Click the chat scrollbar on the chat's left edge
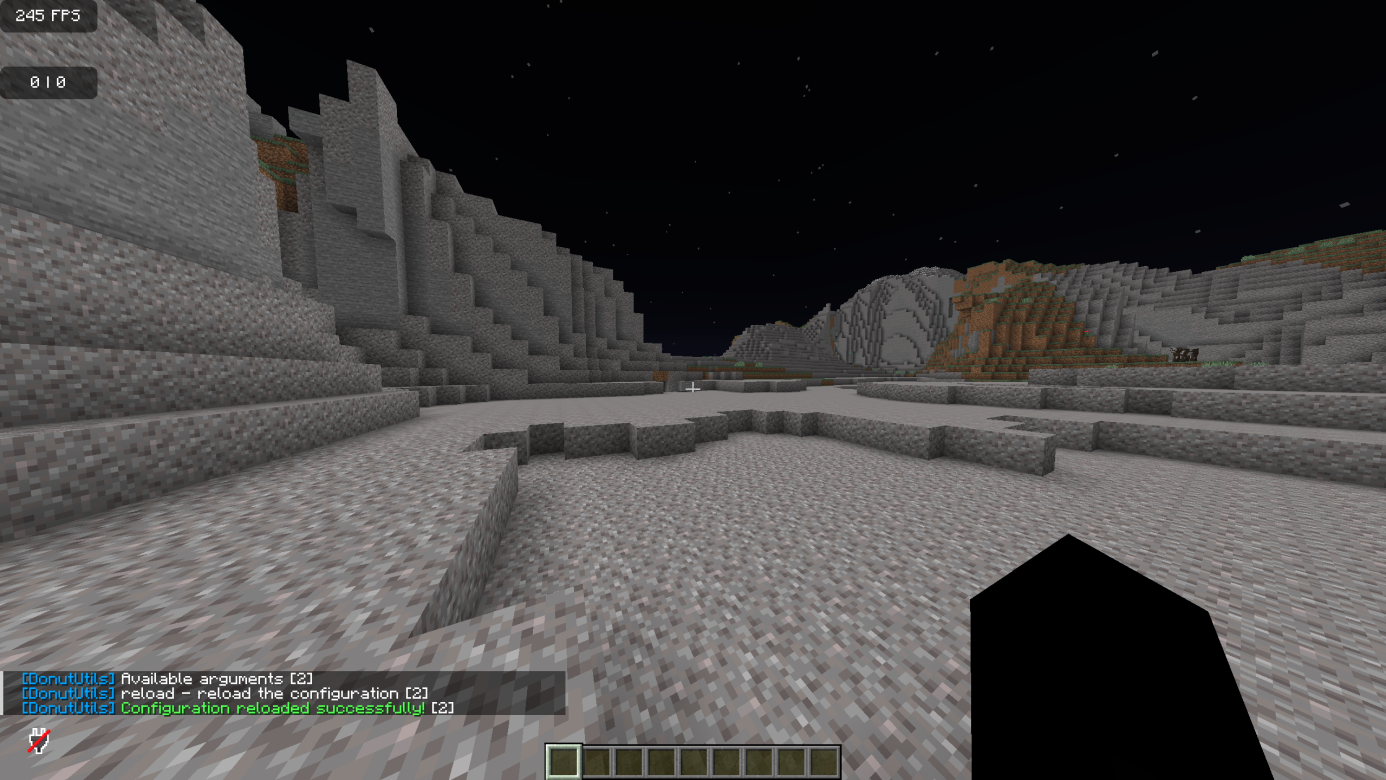This screenshot has width=1386, height=780. [x=3, y=692]
